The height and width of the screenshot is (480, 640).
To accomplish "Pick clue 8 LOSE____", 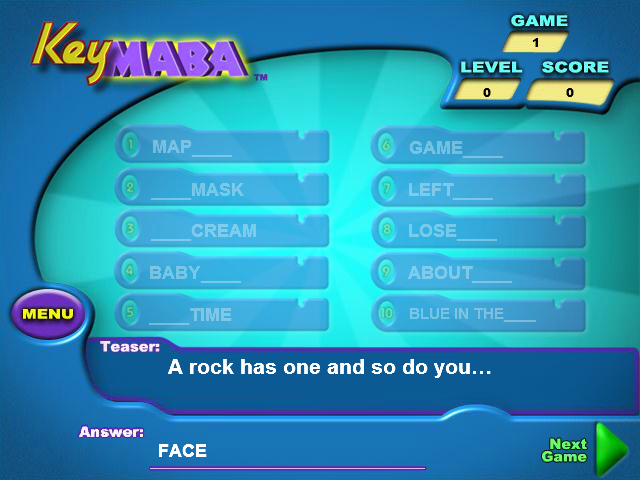I will pyautogui.click(x=479, y=231).
